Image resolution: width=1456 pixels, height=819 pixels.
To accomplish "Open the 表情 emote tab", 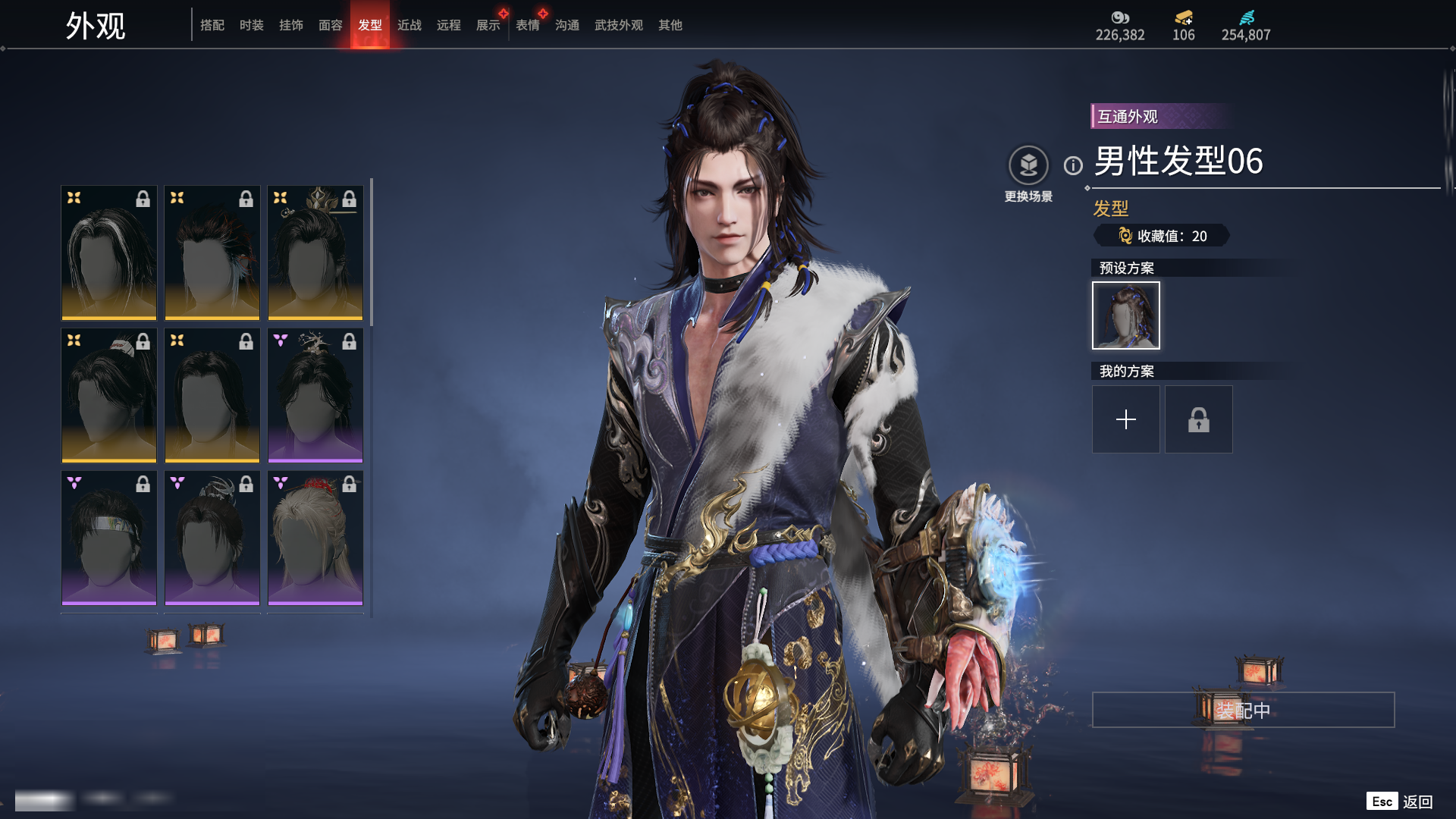I will coord(527,25).
